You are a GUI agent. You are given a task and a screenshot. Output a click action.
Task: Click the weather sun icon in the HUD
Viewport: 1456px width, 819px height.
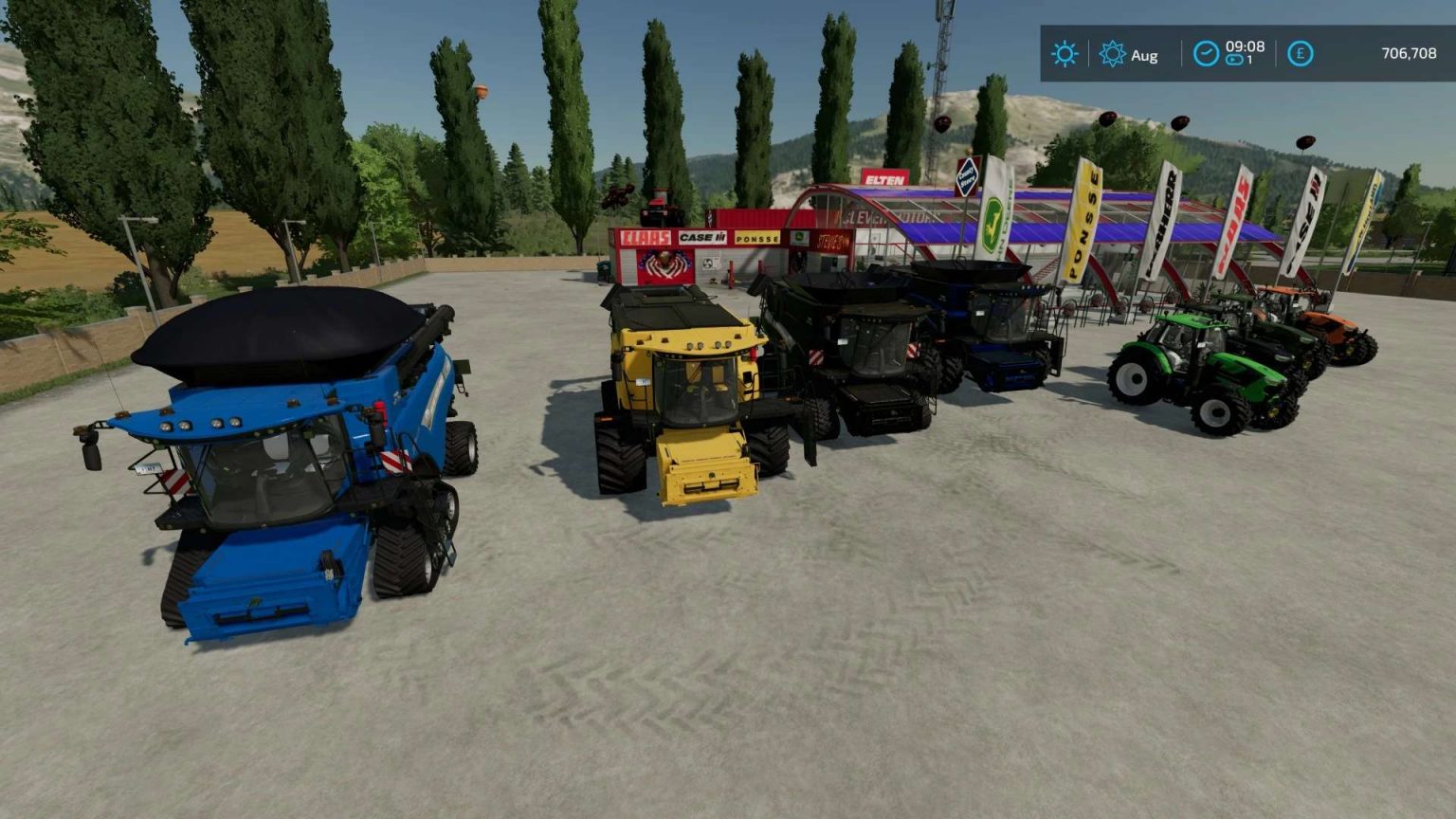1065,54
